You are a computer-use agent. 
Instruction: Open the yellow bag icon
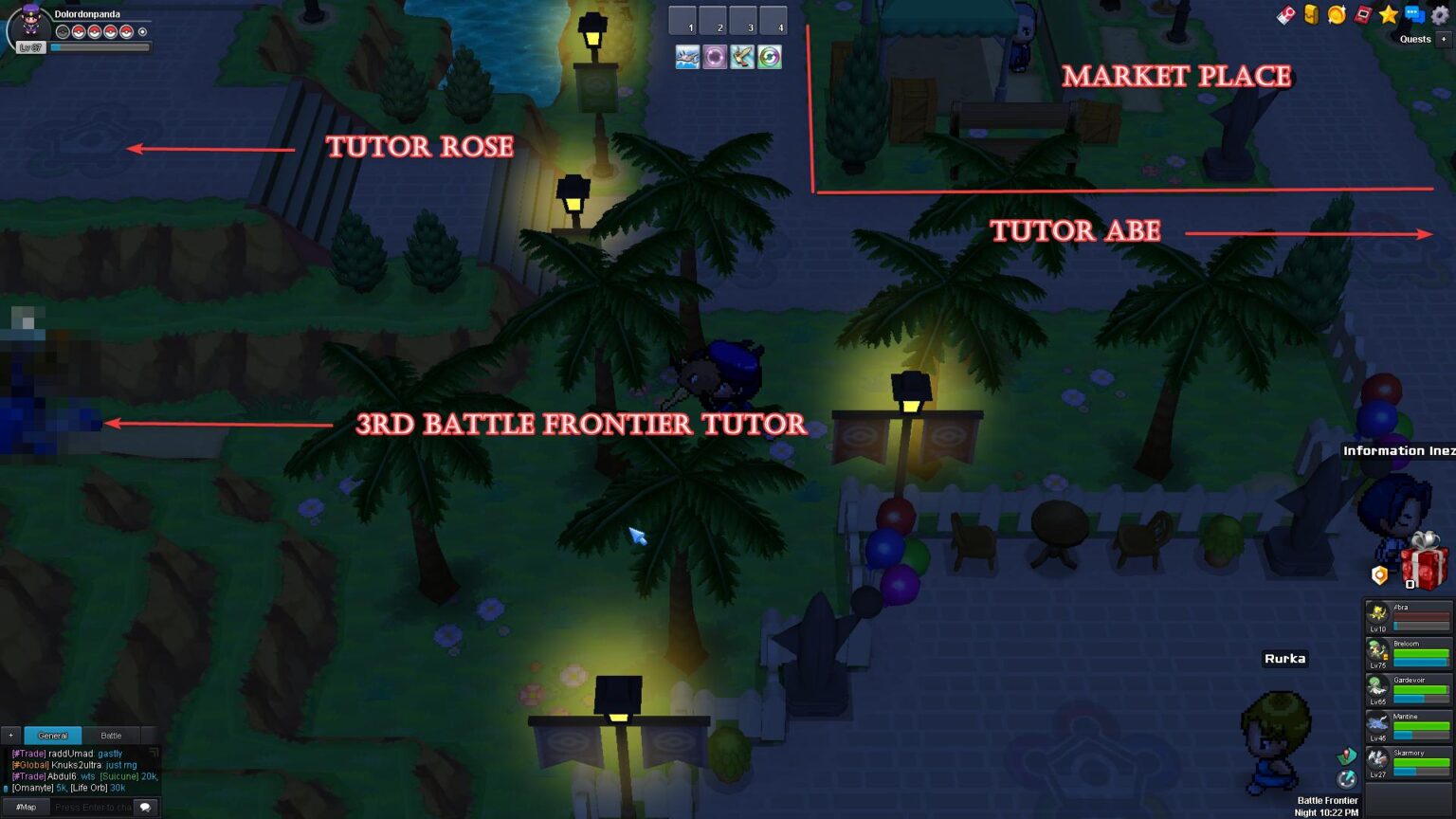pos(1310,15)
